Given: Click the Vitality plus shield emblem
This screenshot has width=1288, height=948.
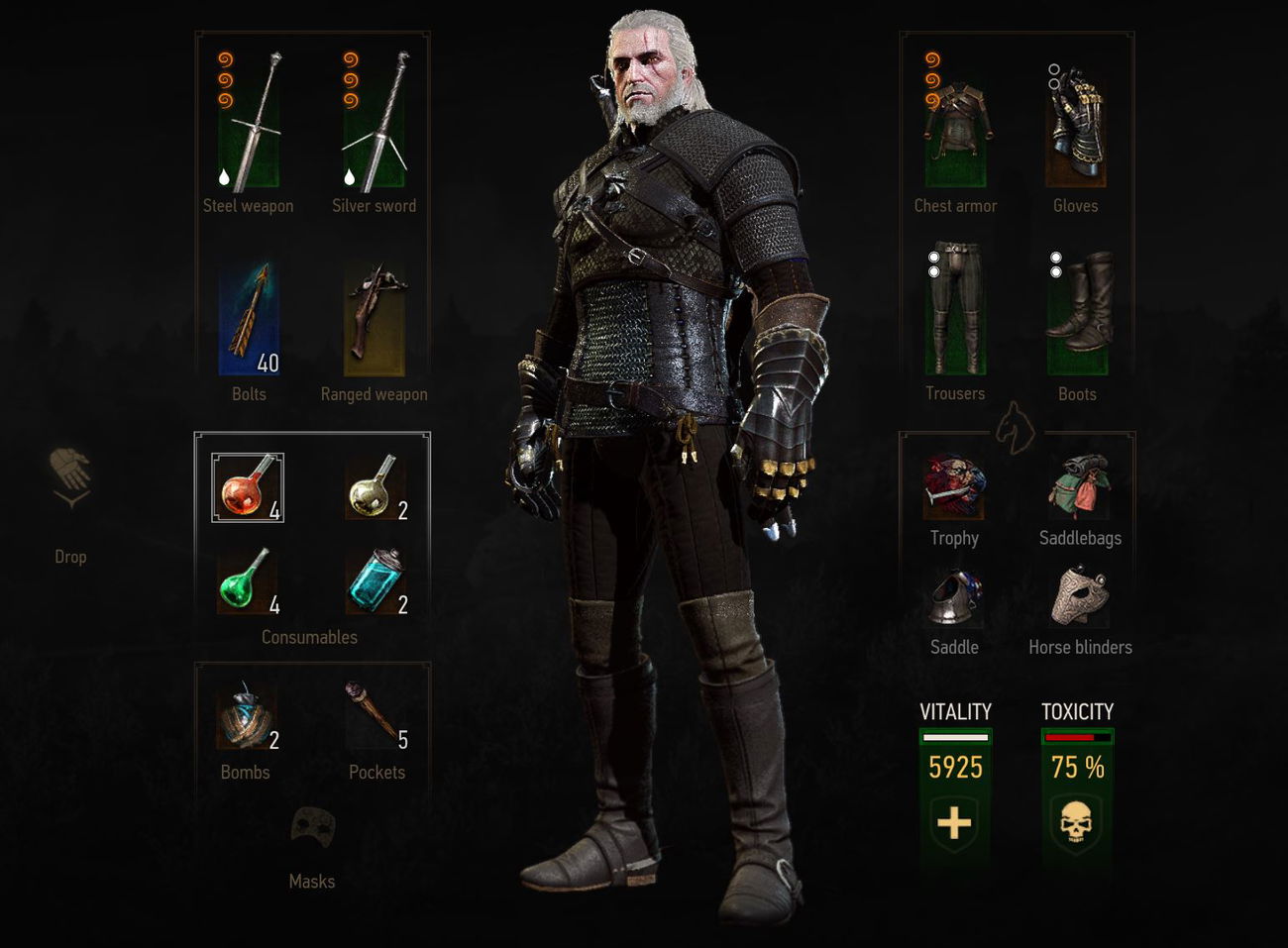Looking at the screenshot, I should tap(954, 822).
